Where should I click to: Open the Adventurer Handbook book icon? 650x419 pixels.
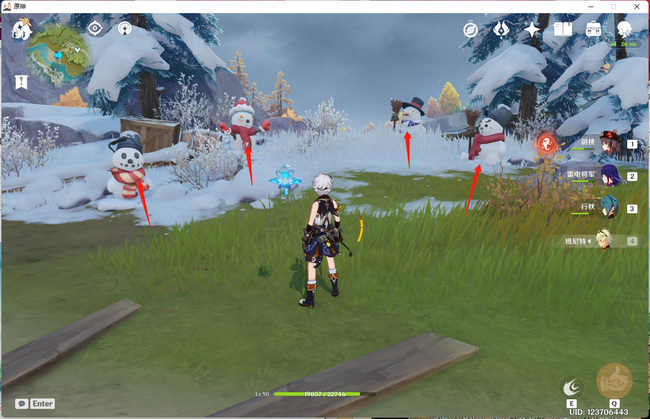pos(562,30)
